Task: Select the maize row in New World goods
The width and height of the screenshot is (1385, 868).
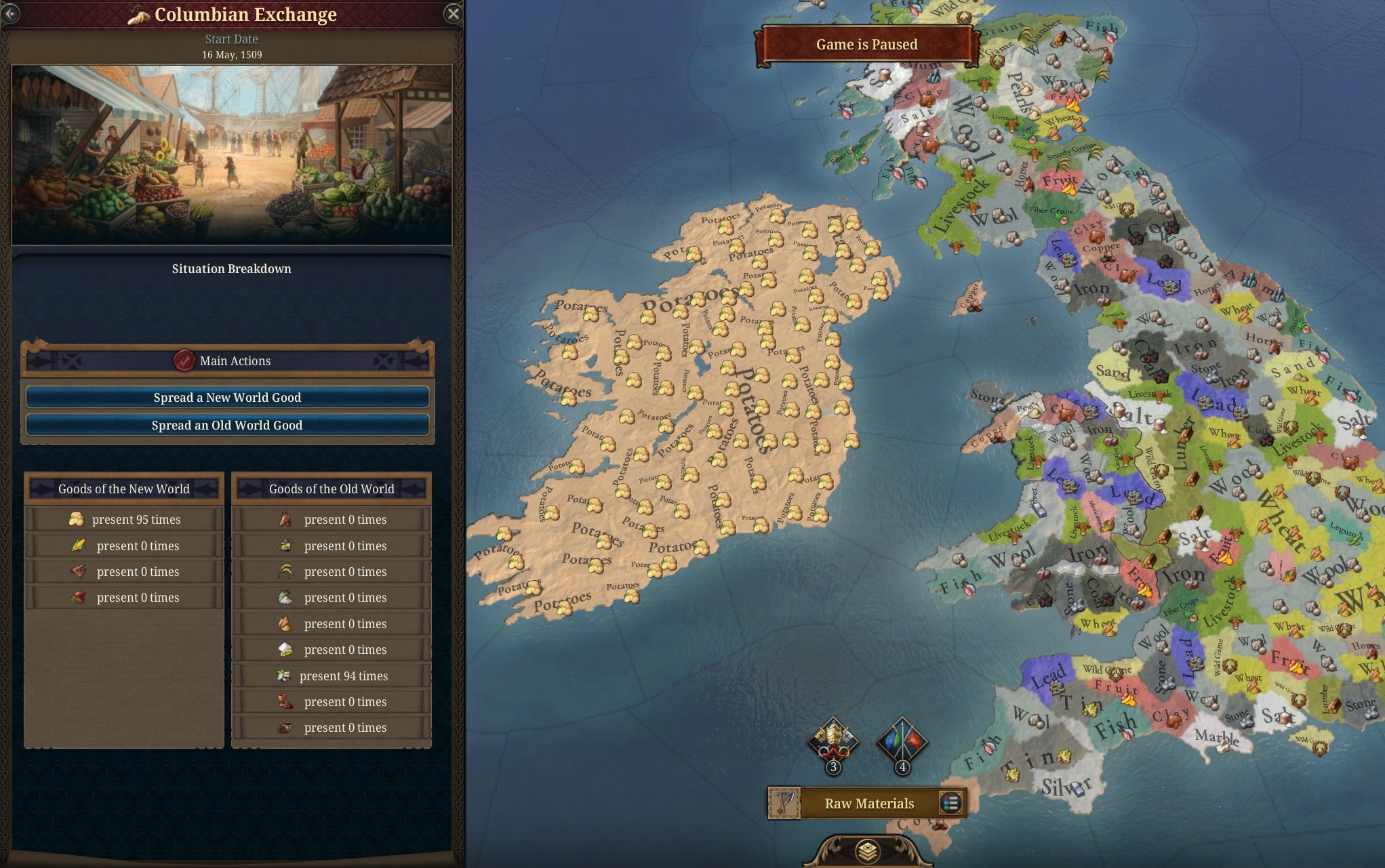Action: click(x=124, y=546)
